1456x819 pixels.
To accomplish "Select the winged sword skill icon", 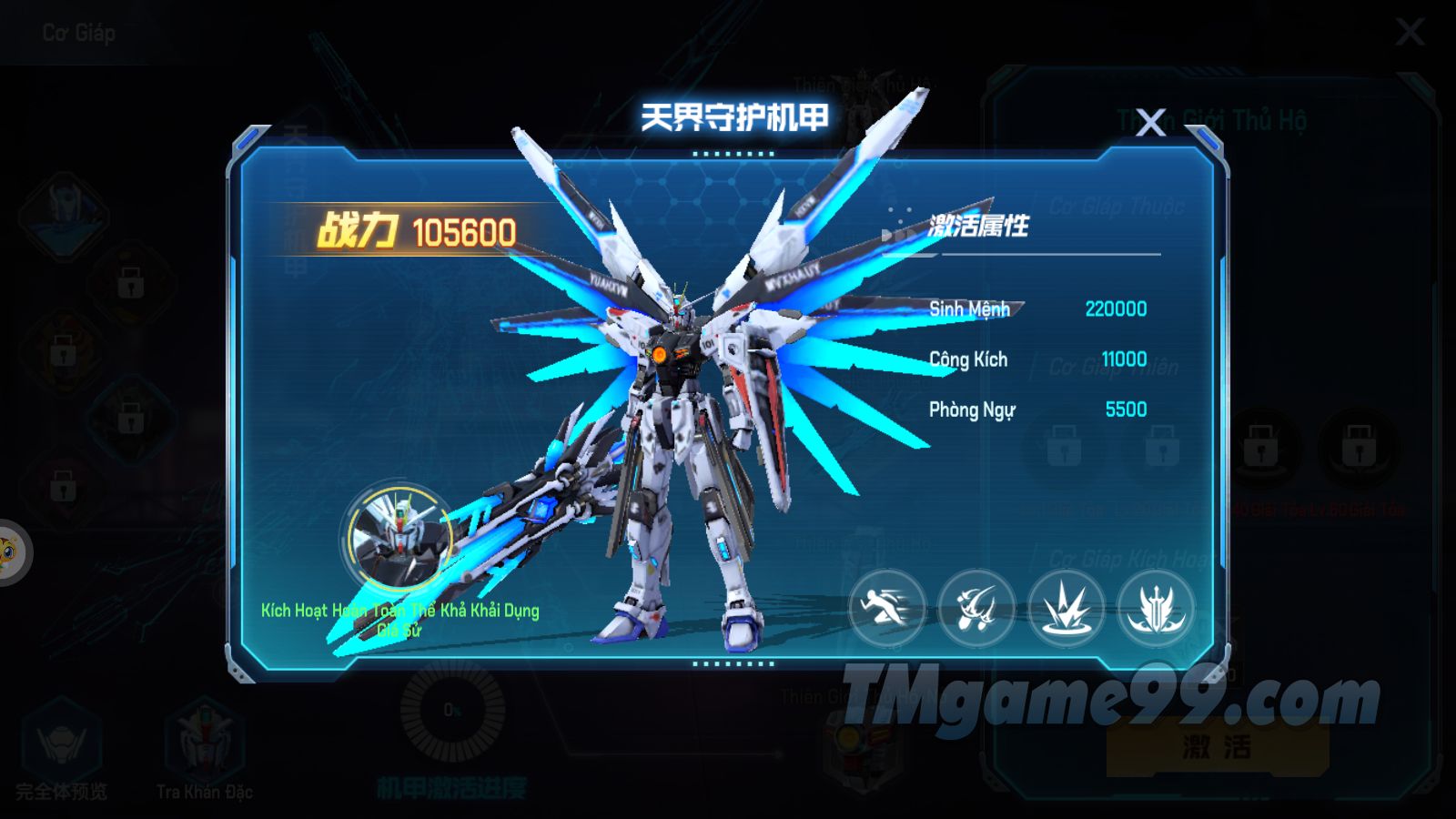I will [x=1156, y=608].
